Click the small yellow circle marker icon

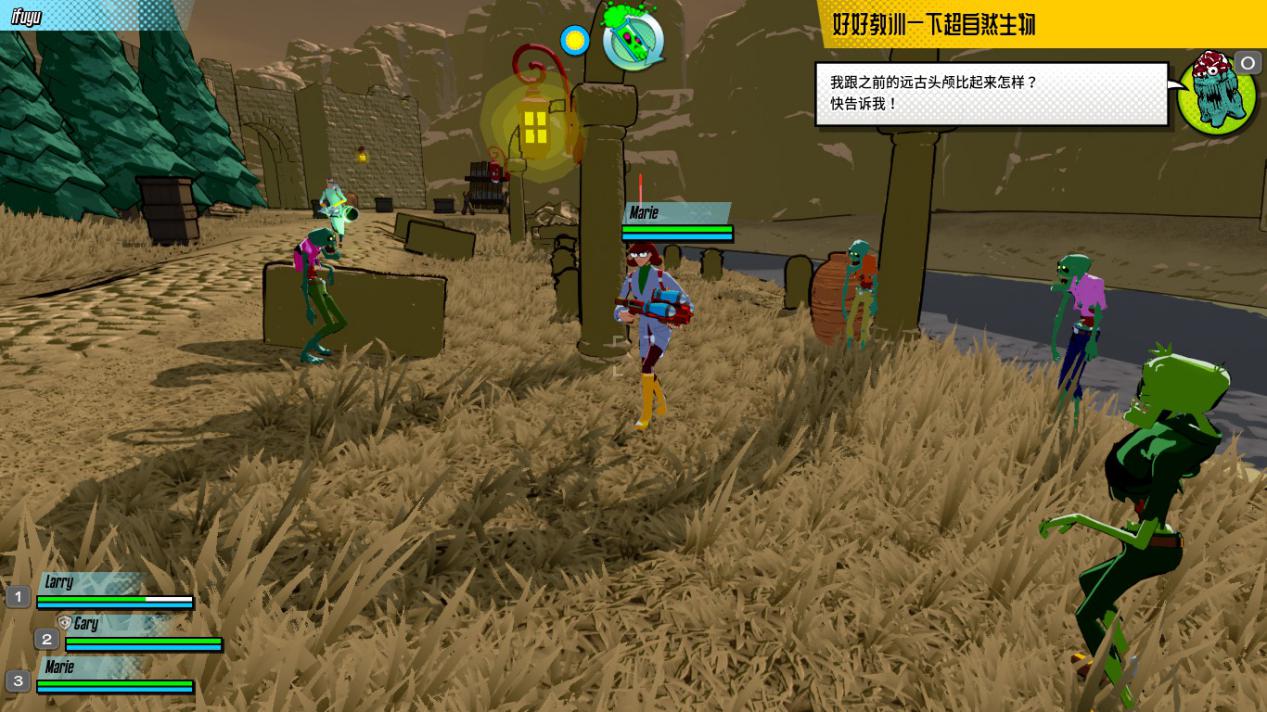click(x=575, y=41)
